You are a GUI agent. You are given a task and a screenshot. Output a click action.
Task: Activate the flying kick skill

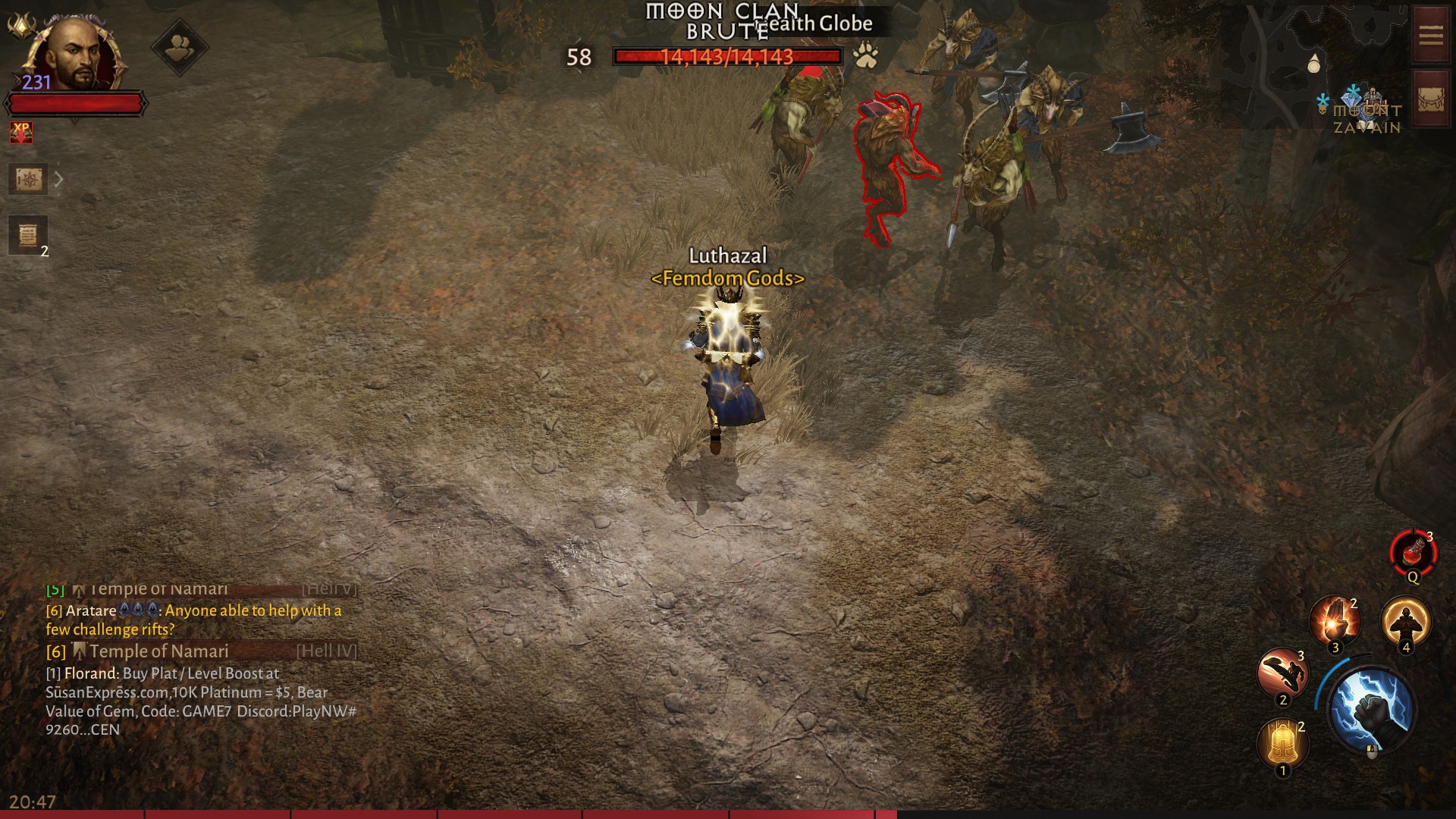click(x=1282, y=673)
